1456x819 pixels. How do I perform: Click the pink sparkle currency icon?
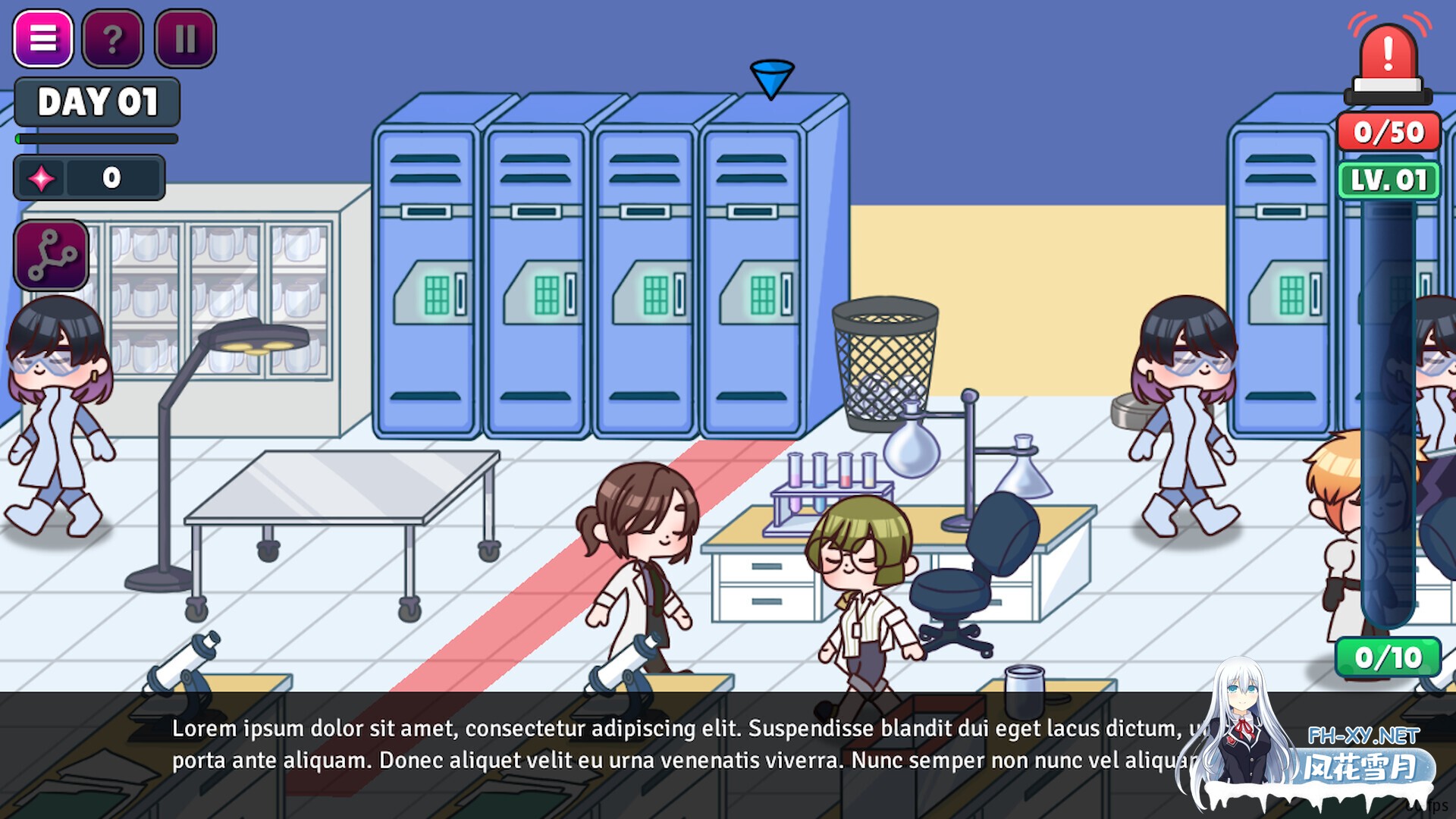[x=42, y=177]
